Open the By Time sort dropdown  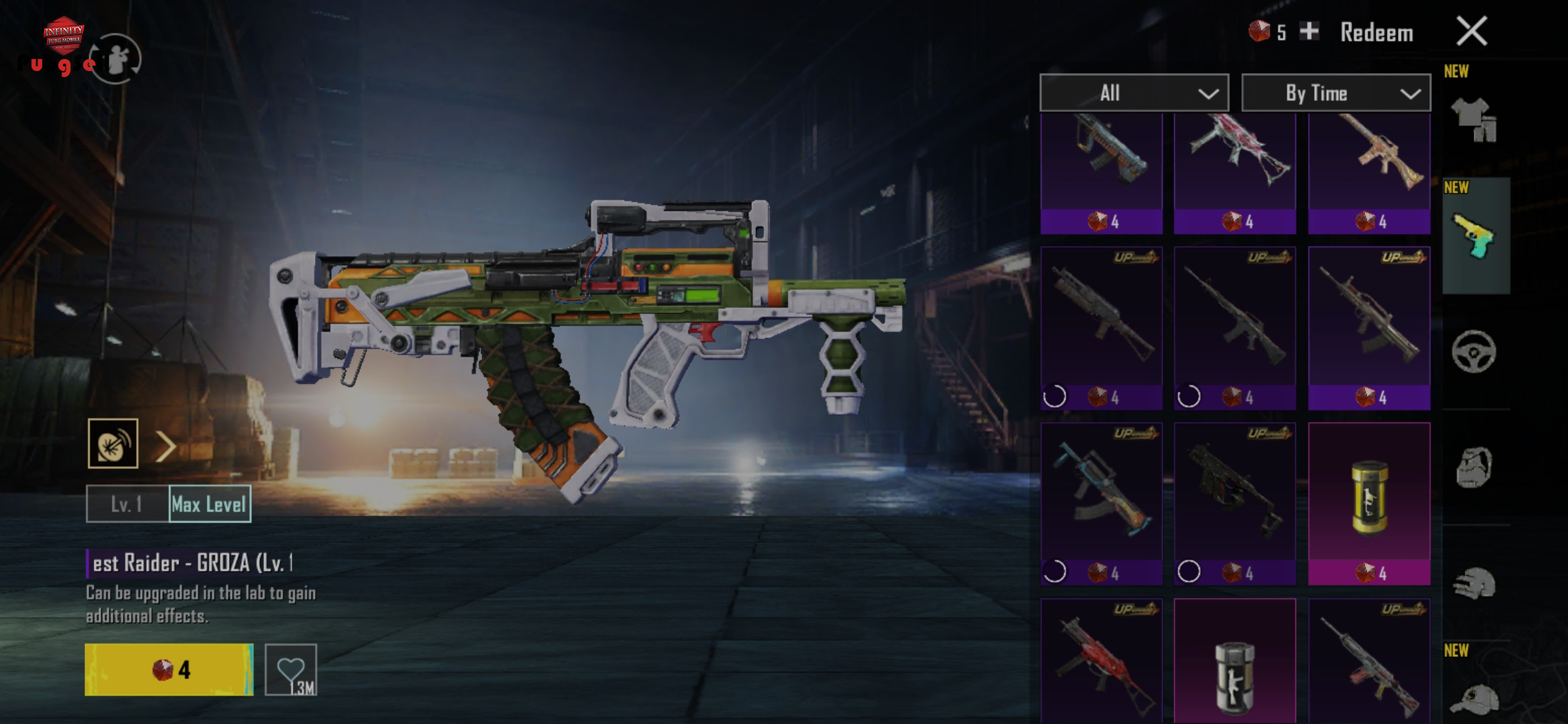click(x=1335, y=93)
